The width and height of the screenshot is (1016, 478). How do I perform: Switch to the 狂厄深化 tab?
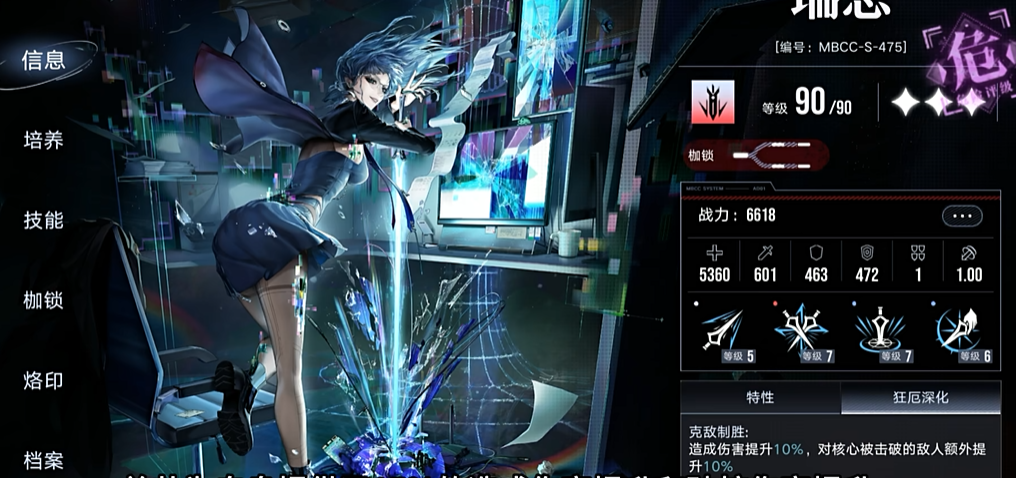[x=919, y=397]
